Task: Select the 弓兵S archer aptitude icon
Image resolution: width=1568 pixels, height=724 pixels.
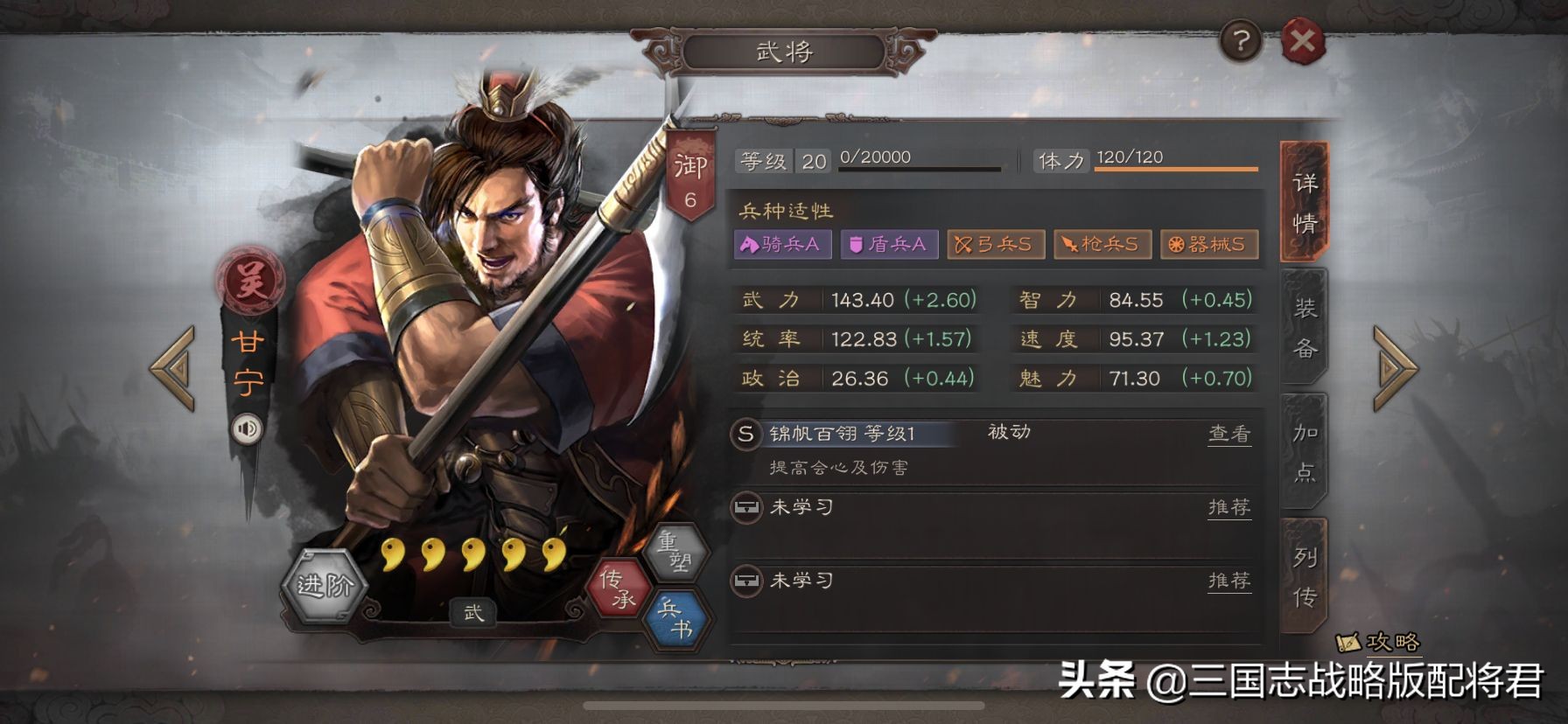Action: tap(997, 245)
